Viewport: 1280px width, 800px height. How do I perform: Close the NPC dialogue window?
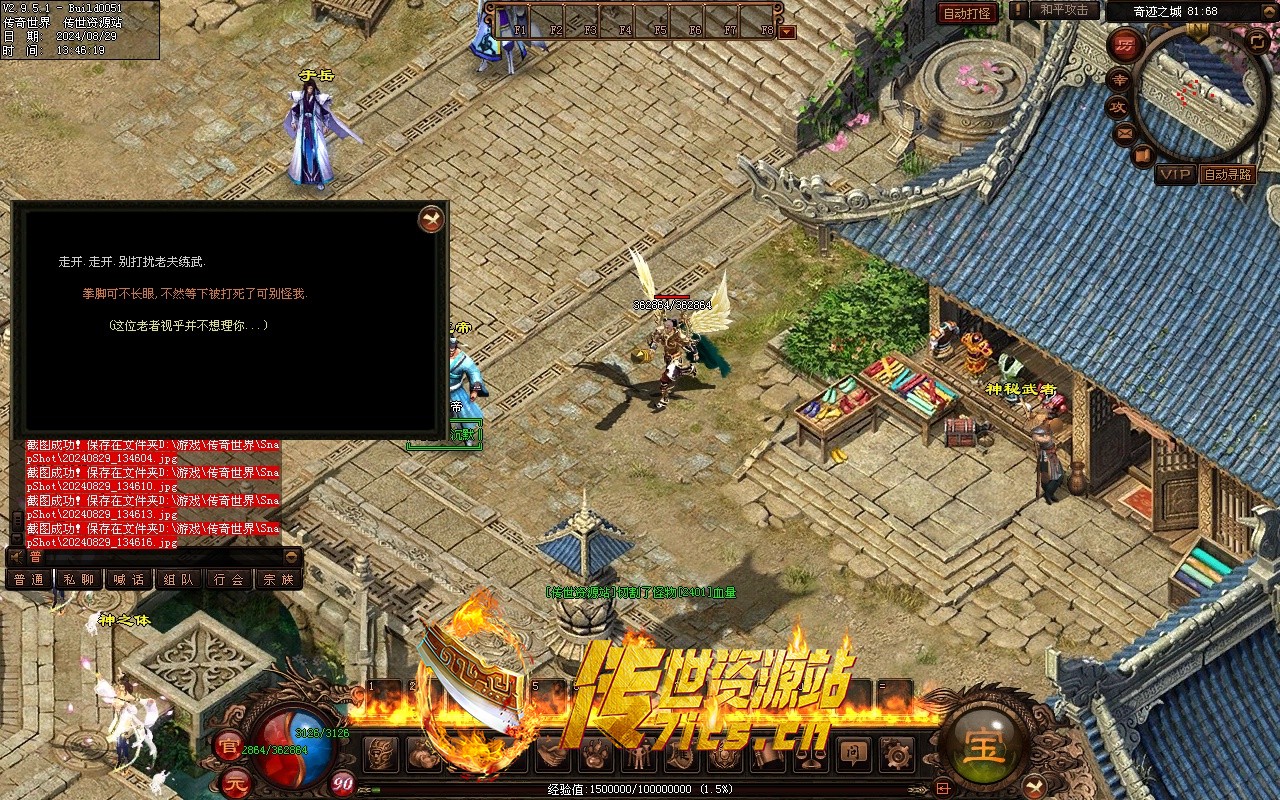430,219
